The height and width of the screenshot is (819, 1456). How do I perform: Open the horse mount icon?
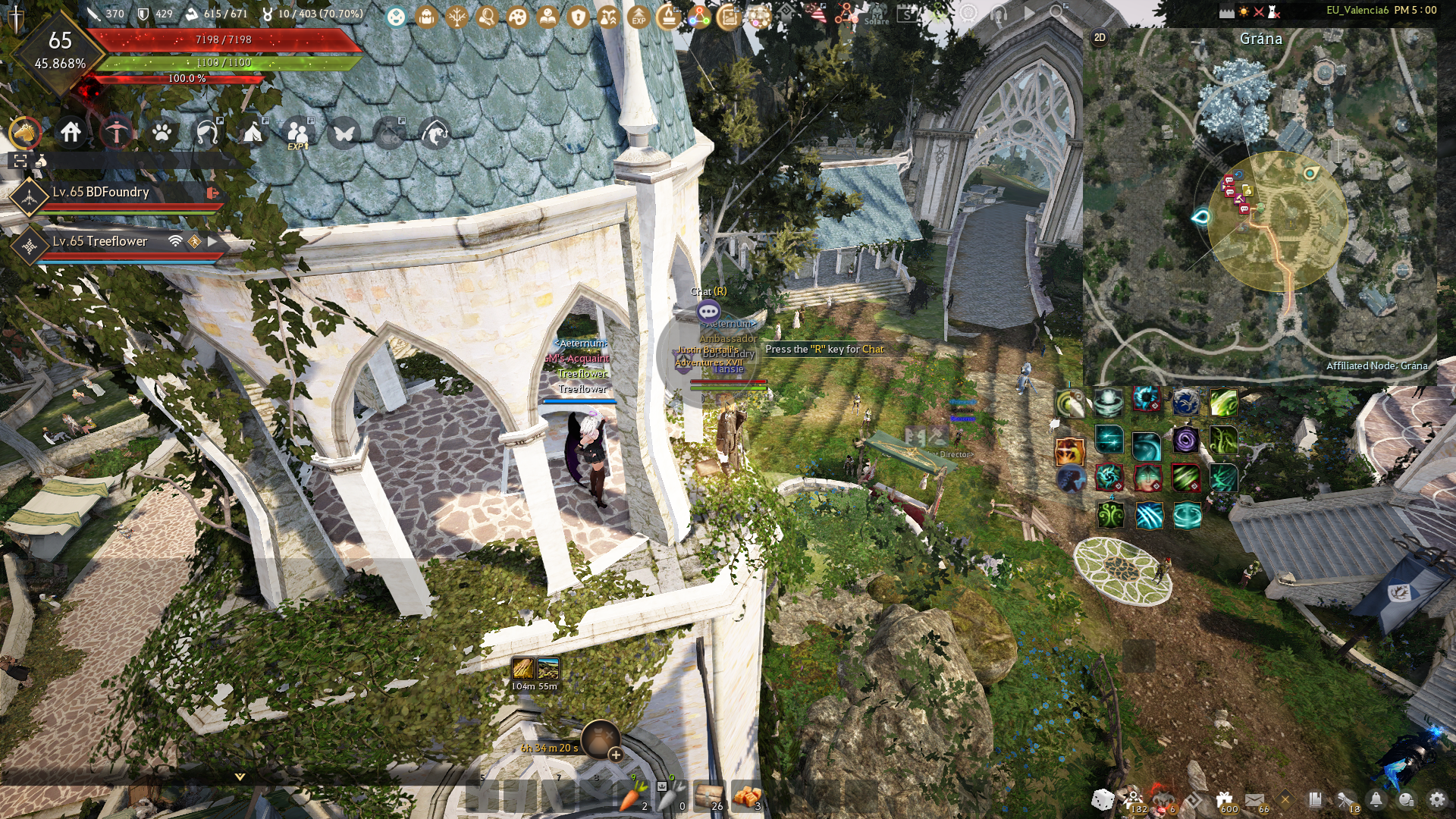(x=25, y=133)
